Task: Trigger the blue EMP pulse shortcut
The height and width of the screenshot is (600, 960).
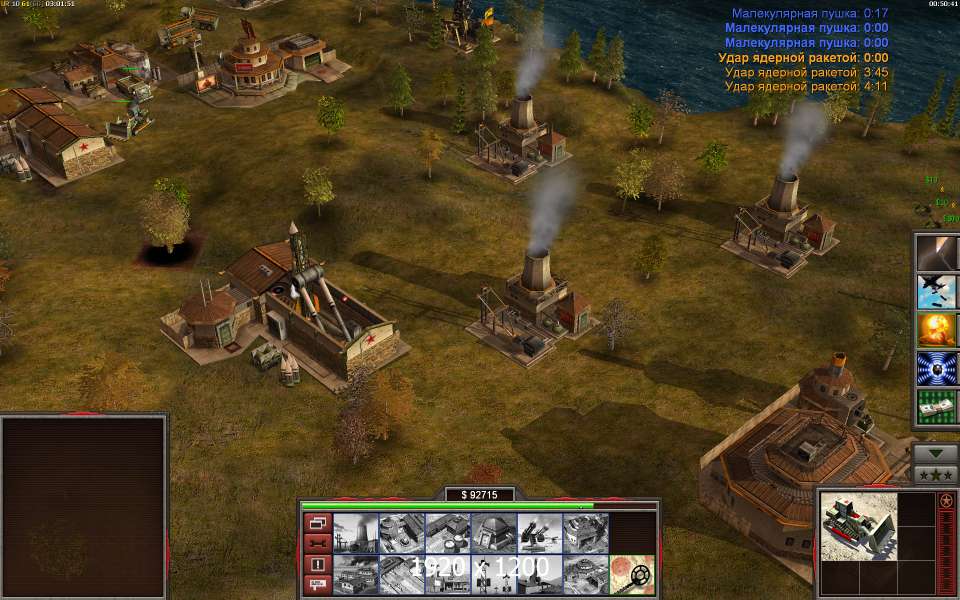Action: pos(936,367)
